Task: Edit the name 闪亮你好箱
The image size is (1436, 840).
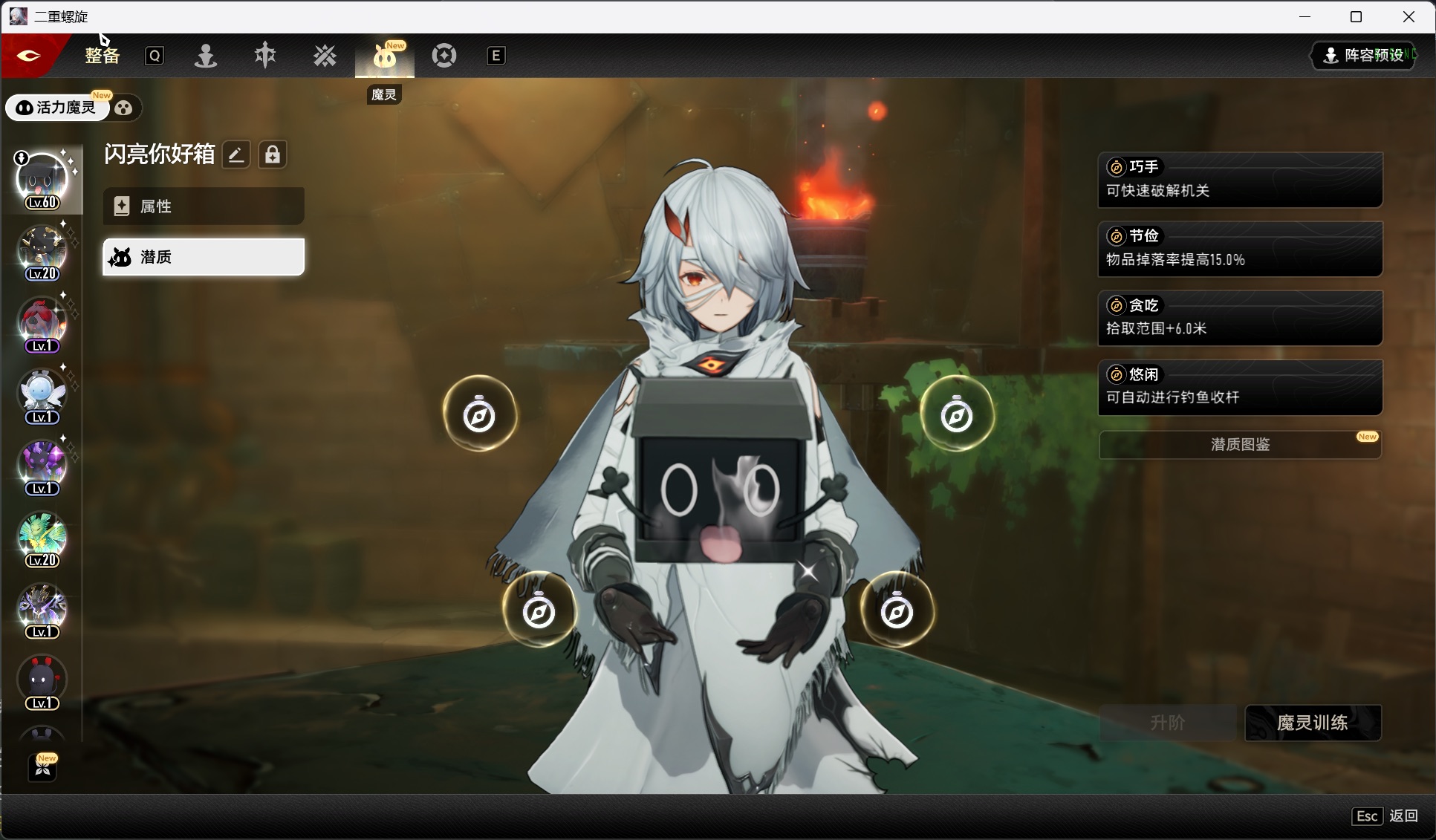Action: pyautogui.click(x=236, y=154)
